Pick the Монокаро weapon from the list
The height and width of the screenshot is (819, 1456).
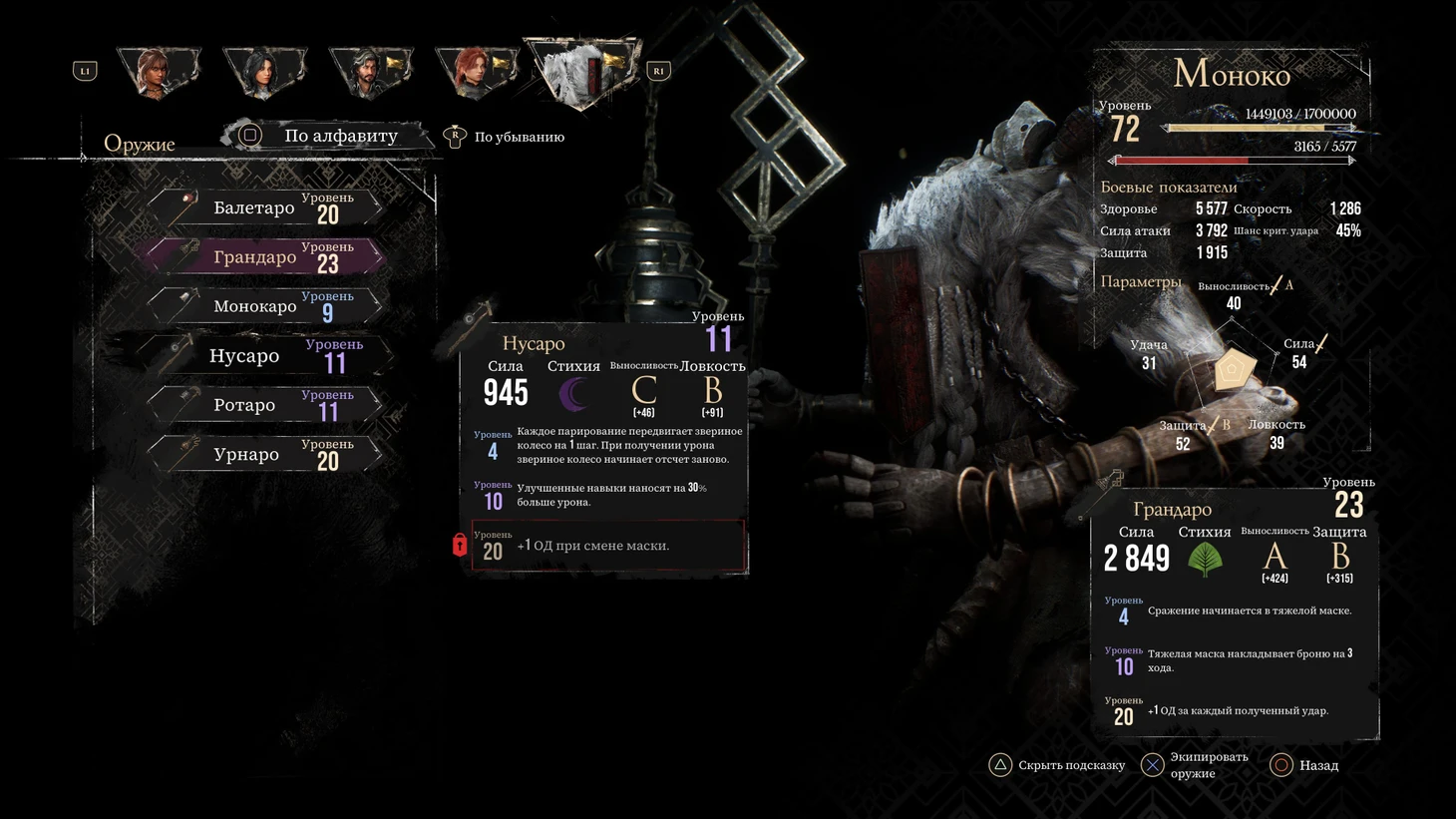264,306
